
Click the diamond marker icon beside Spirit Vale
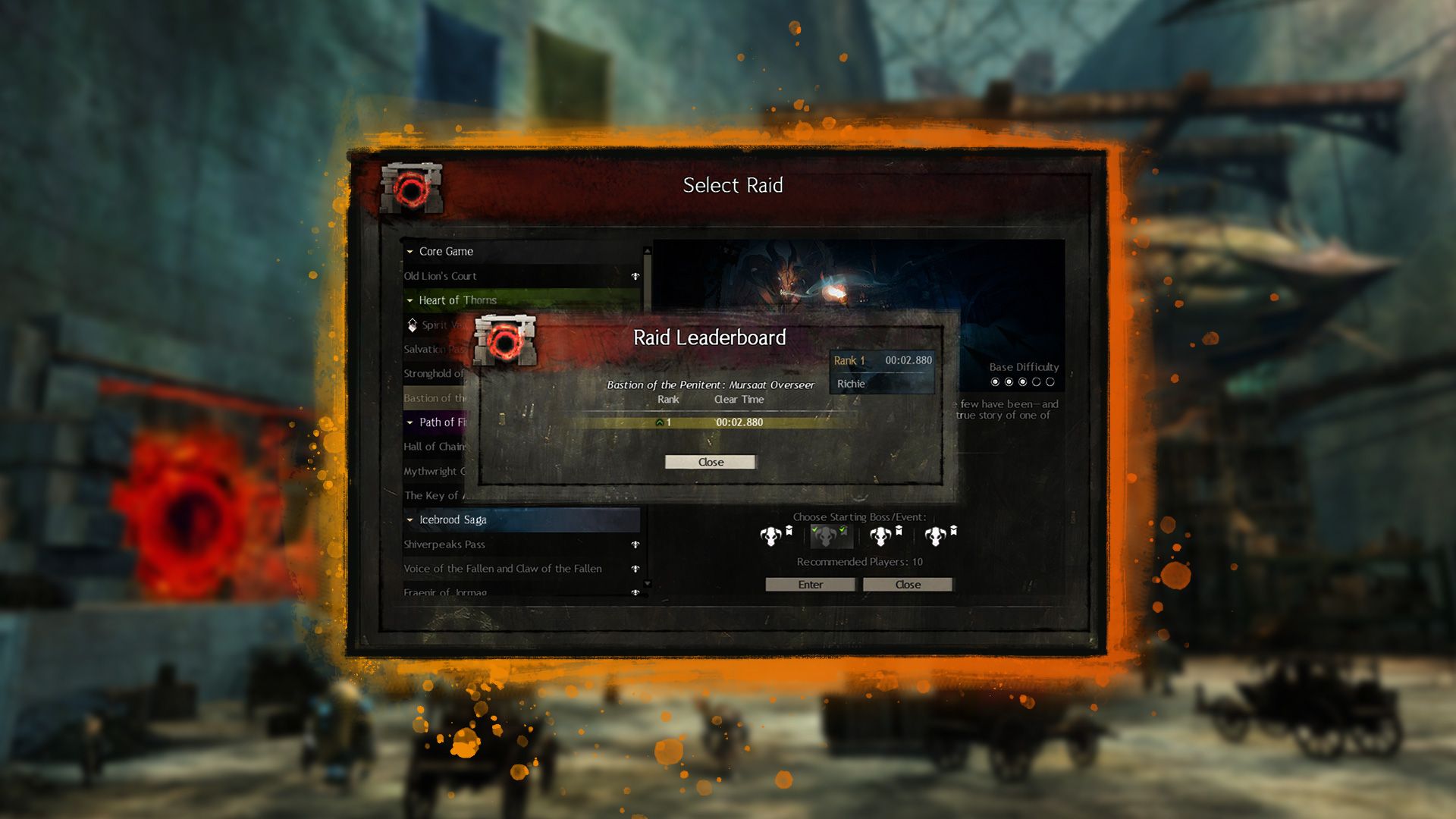[410, 325]
